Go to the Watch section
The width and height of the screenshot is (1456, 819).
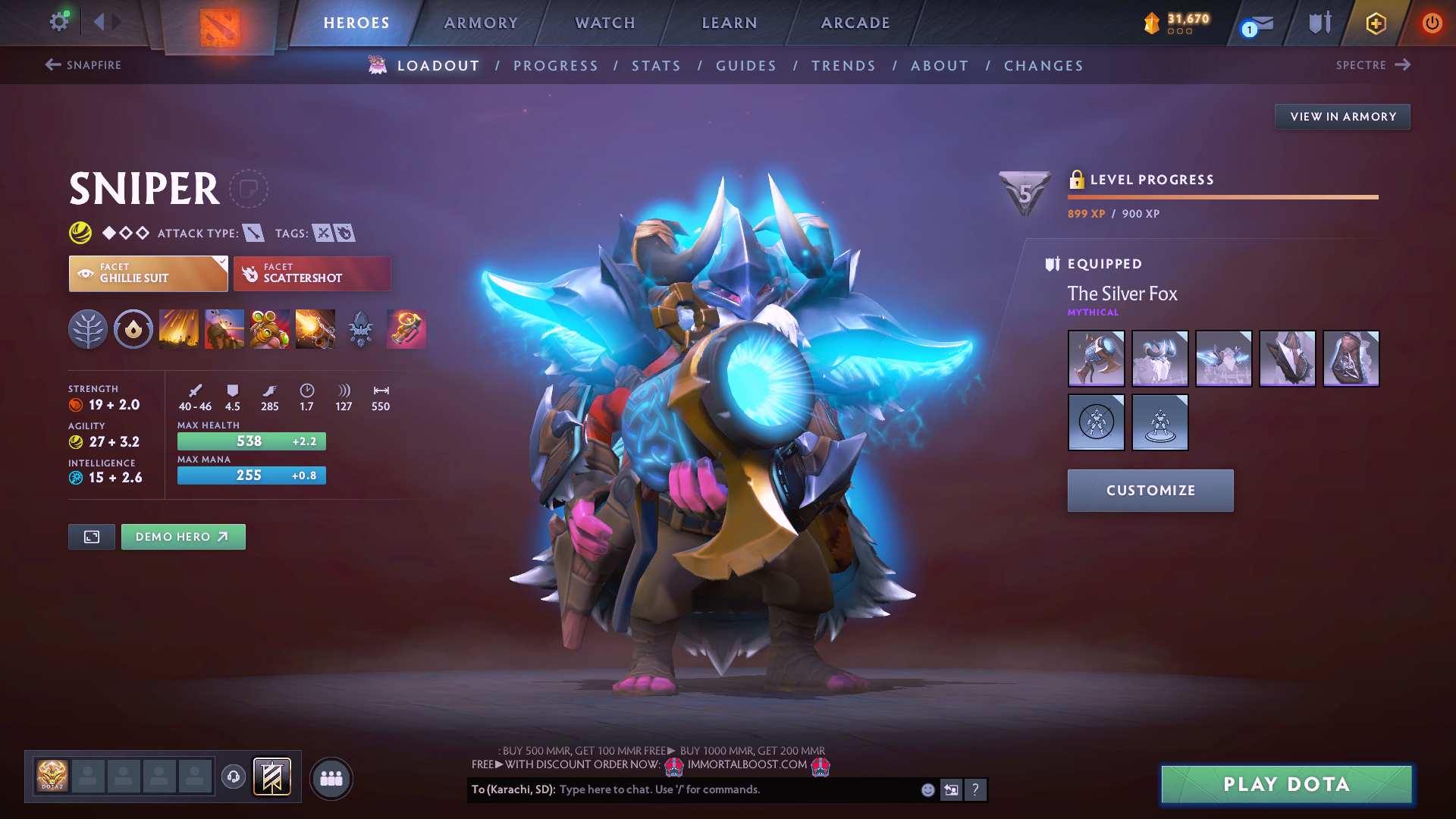pos(605,23)
